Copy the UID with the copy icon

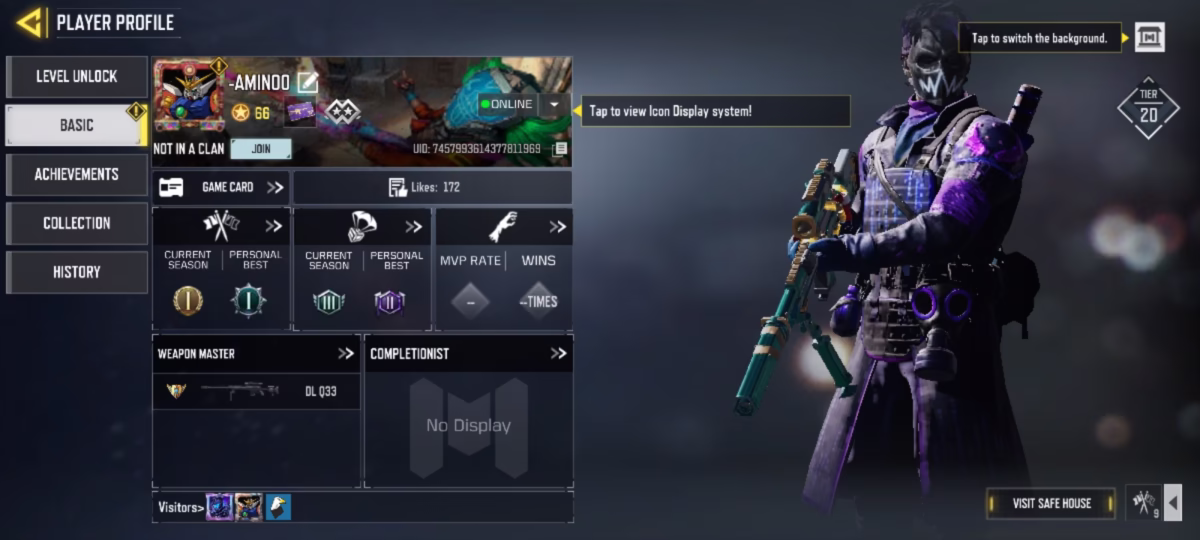click(561, 149)
